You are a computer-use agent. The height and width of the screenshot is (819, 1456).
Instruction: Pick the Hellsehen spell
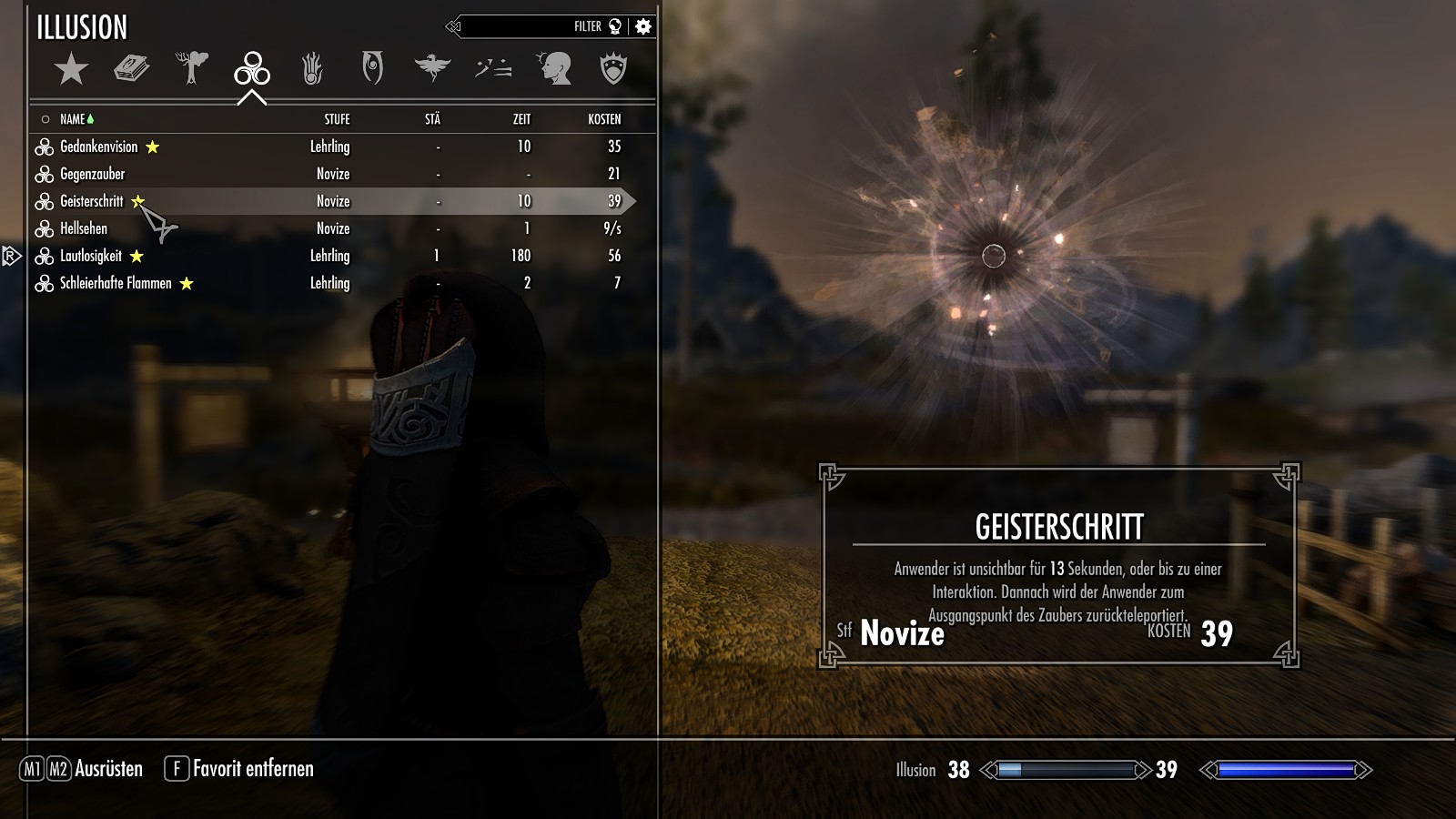(x=84, y=228)
